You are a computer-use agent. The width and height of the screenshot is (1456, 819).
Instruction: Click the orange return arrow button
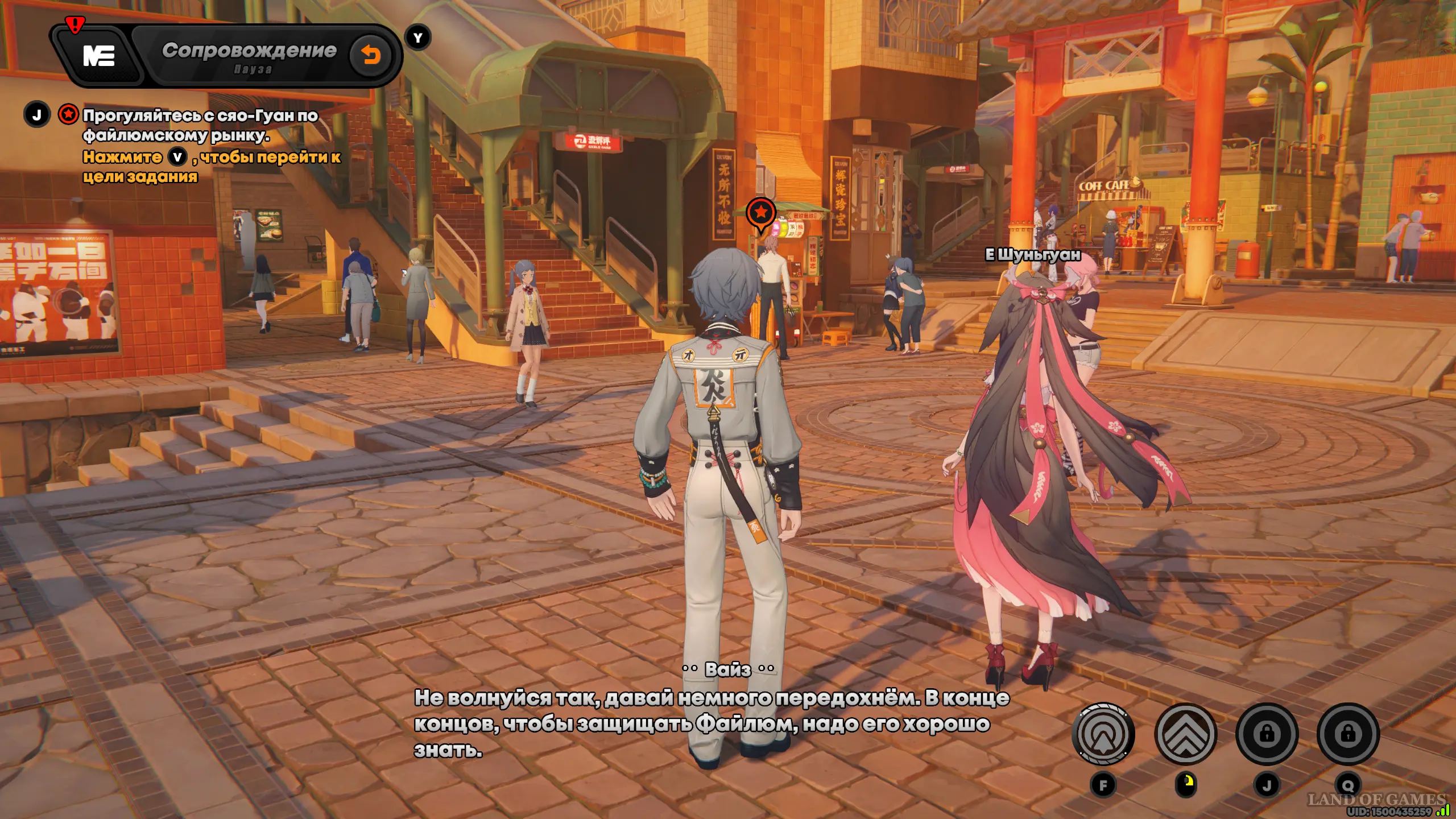(371, 55)
